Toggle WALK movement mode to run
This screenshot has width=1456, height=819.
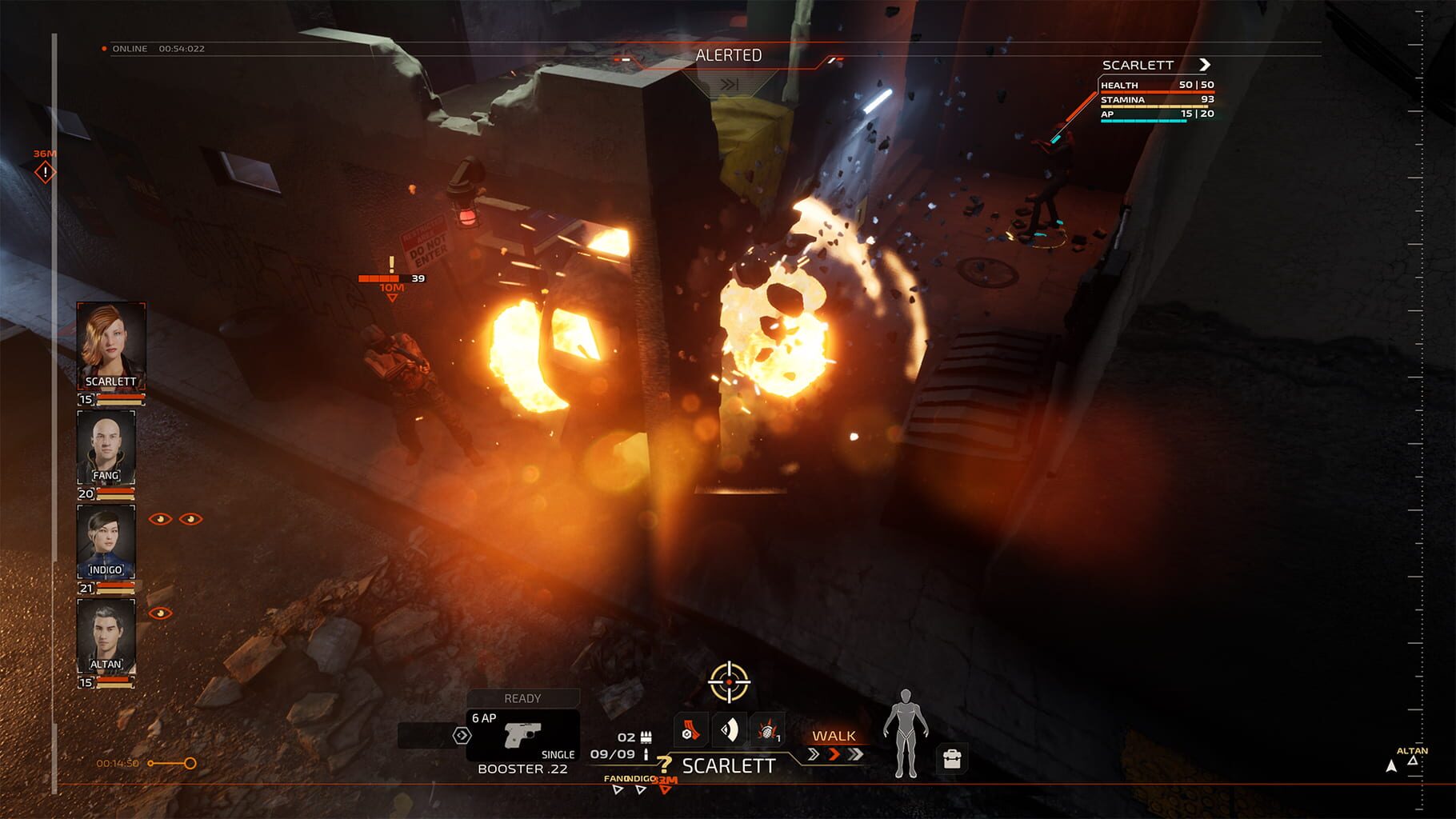tap(834, 734)
